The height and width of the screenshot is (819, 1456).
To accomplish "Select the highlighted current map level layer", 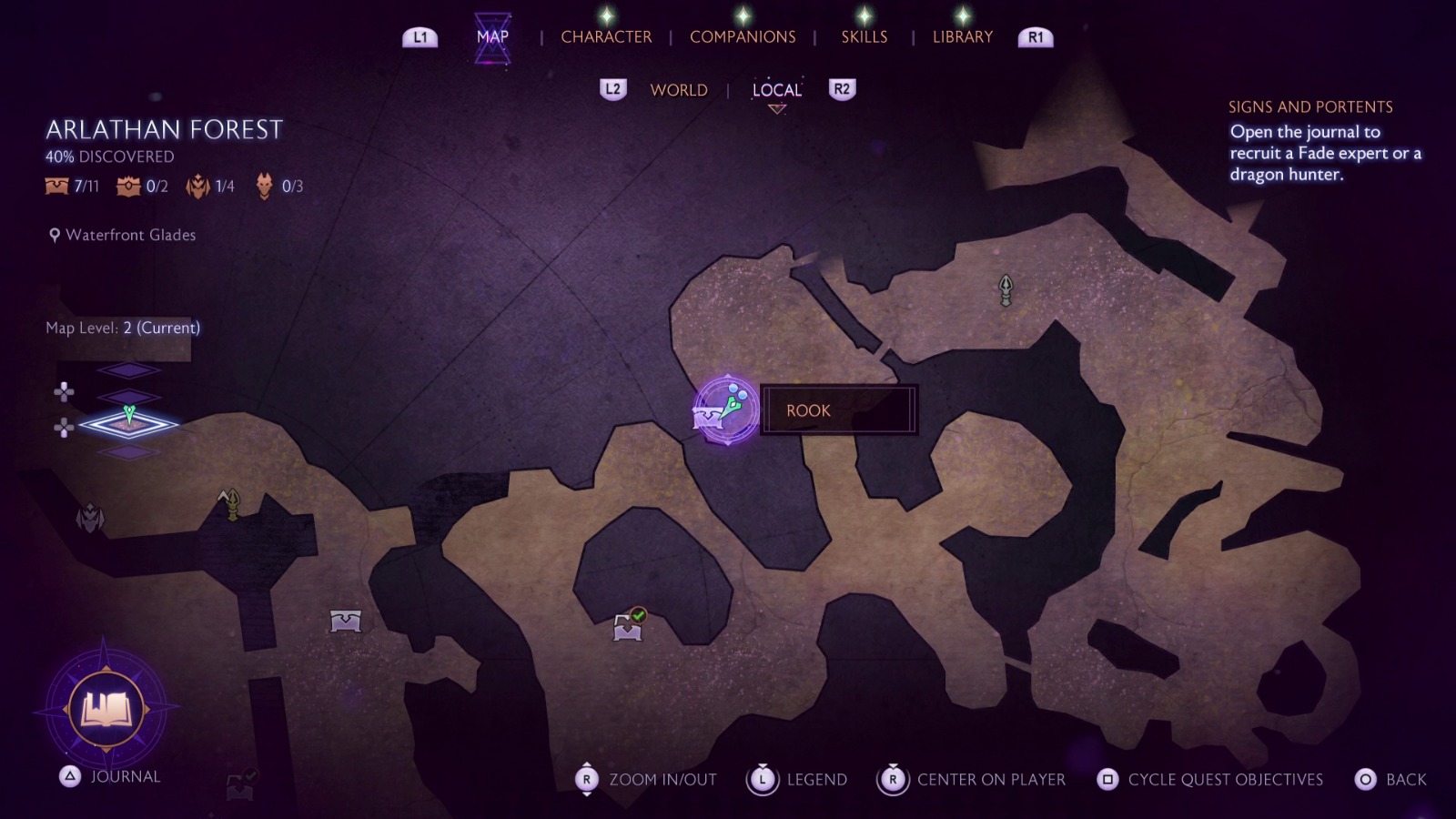I will coord(128,423).
